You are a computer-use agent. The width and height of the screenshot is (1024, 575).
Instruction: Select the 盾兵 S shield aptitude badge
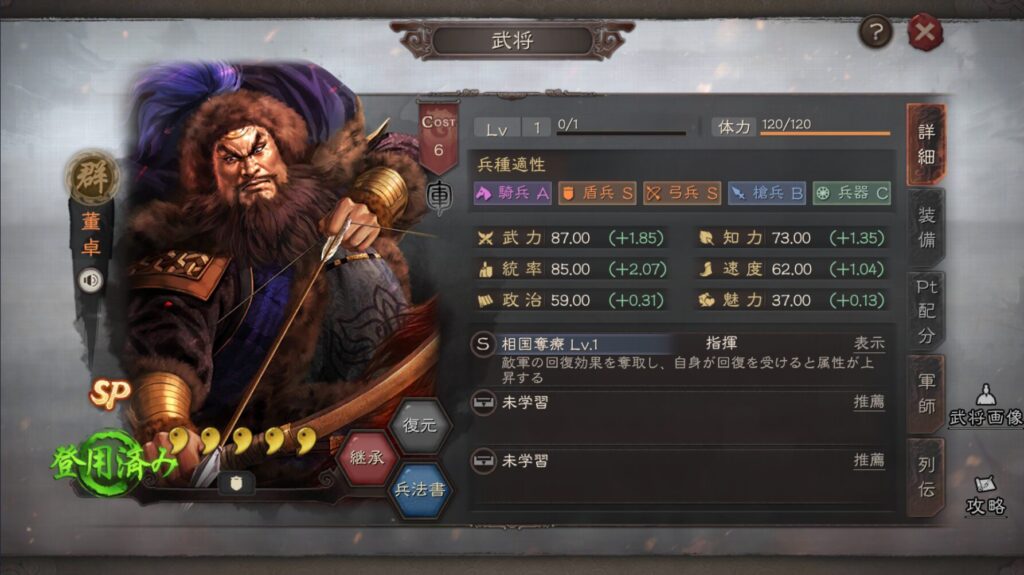597,193
